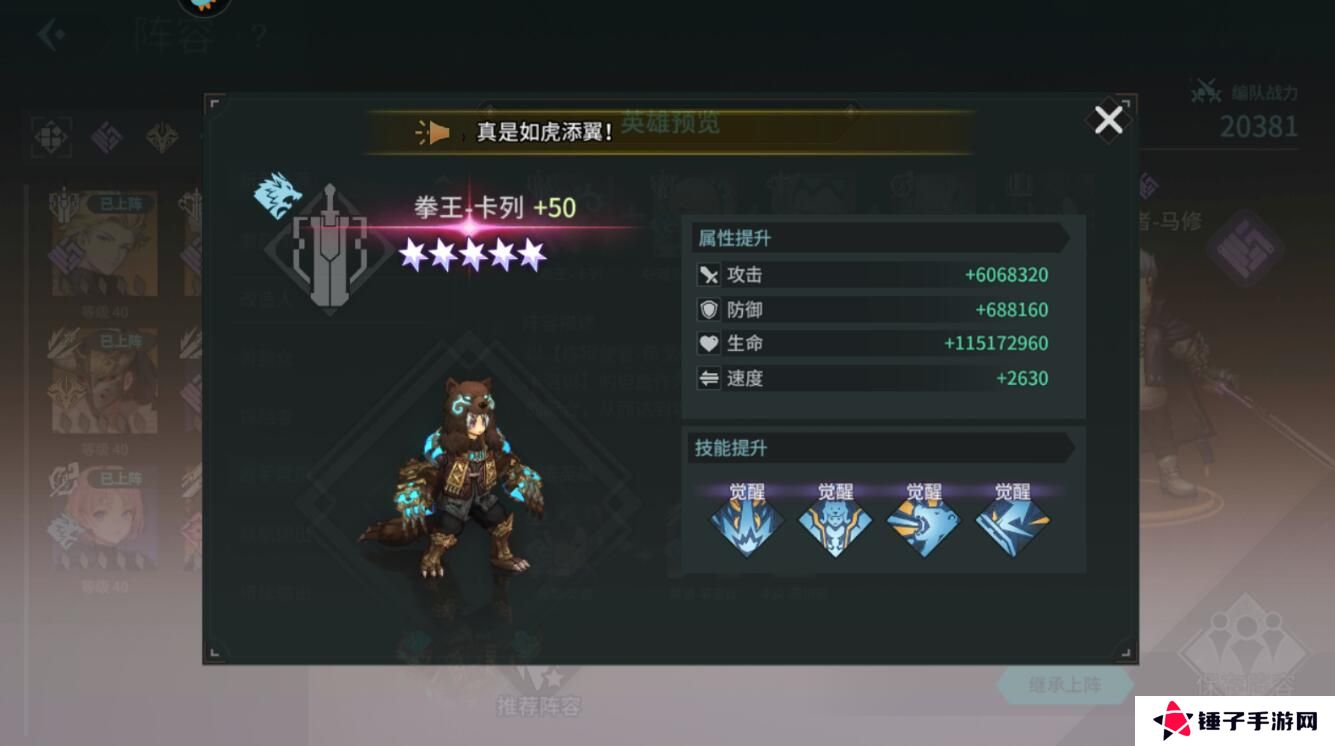
Task: Click the shield icon beside 防御
Action: pyautogui.click(x=708, y=309)
